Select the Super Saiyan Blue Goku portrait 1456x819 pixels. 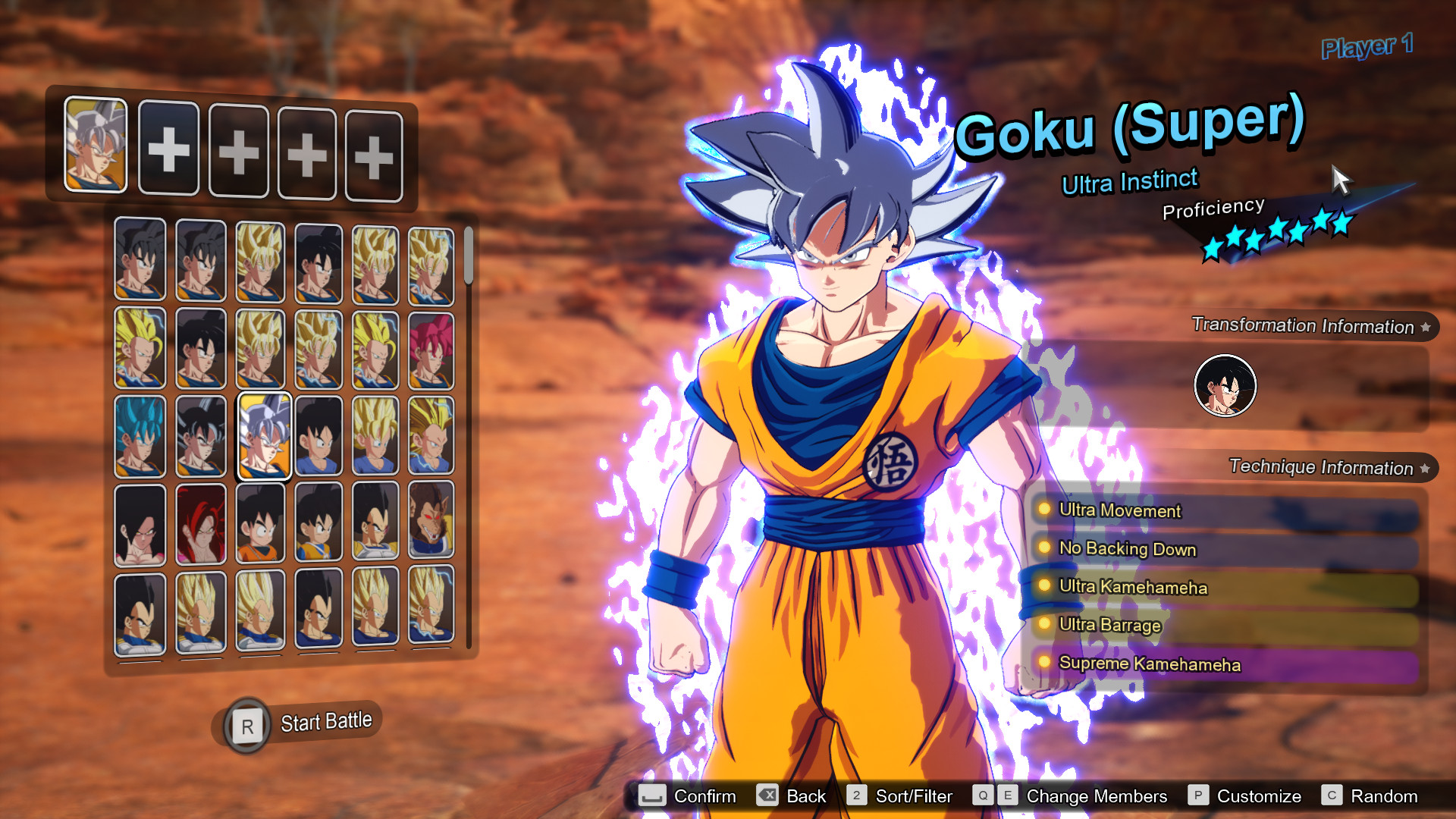(140, 436)
